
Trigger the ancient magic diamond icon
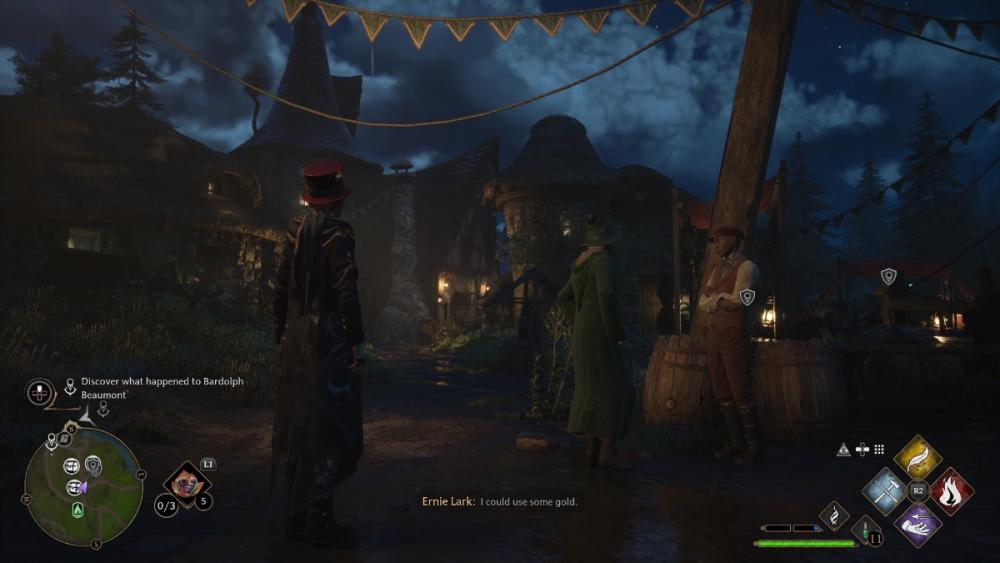point(834,515)
